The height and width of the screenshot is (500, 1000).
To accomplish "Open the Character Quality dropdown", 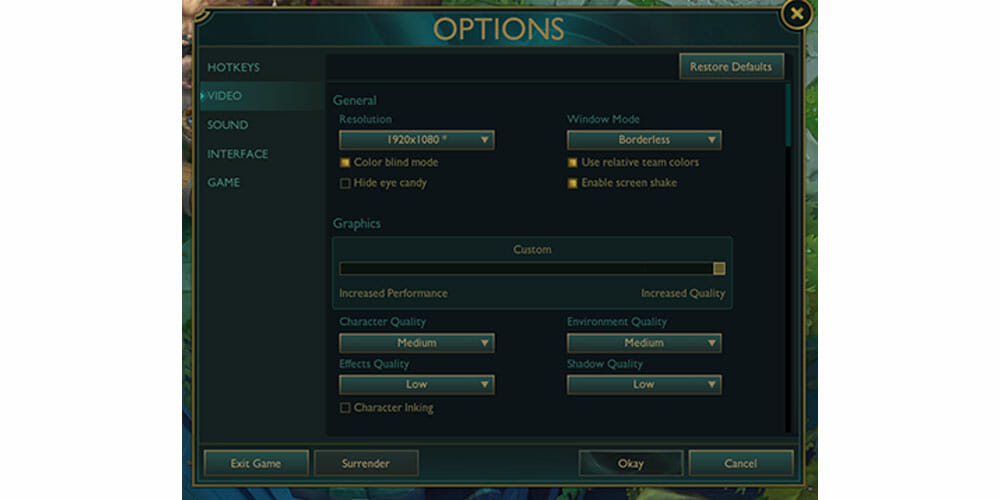I will (x=416, y=343).
